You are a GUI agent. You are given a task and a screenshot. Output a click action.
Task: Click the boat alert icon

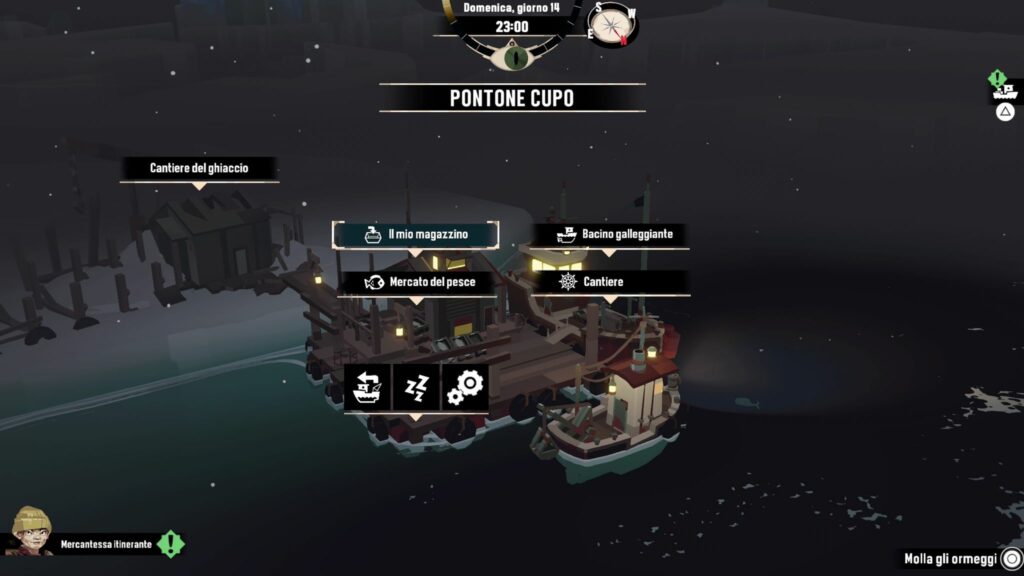[1004, 91]
